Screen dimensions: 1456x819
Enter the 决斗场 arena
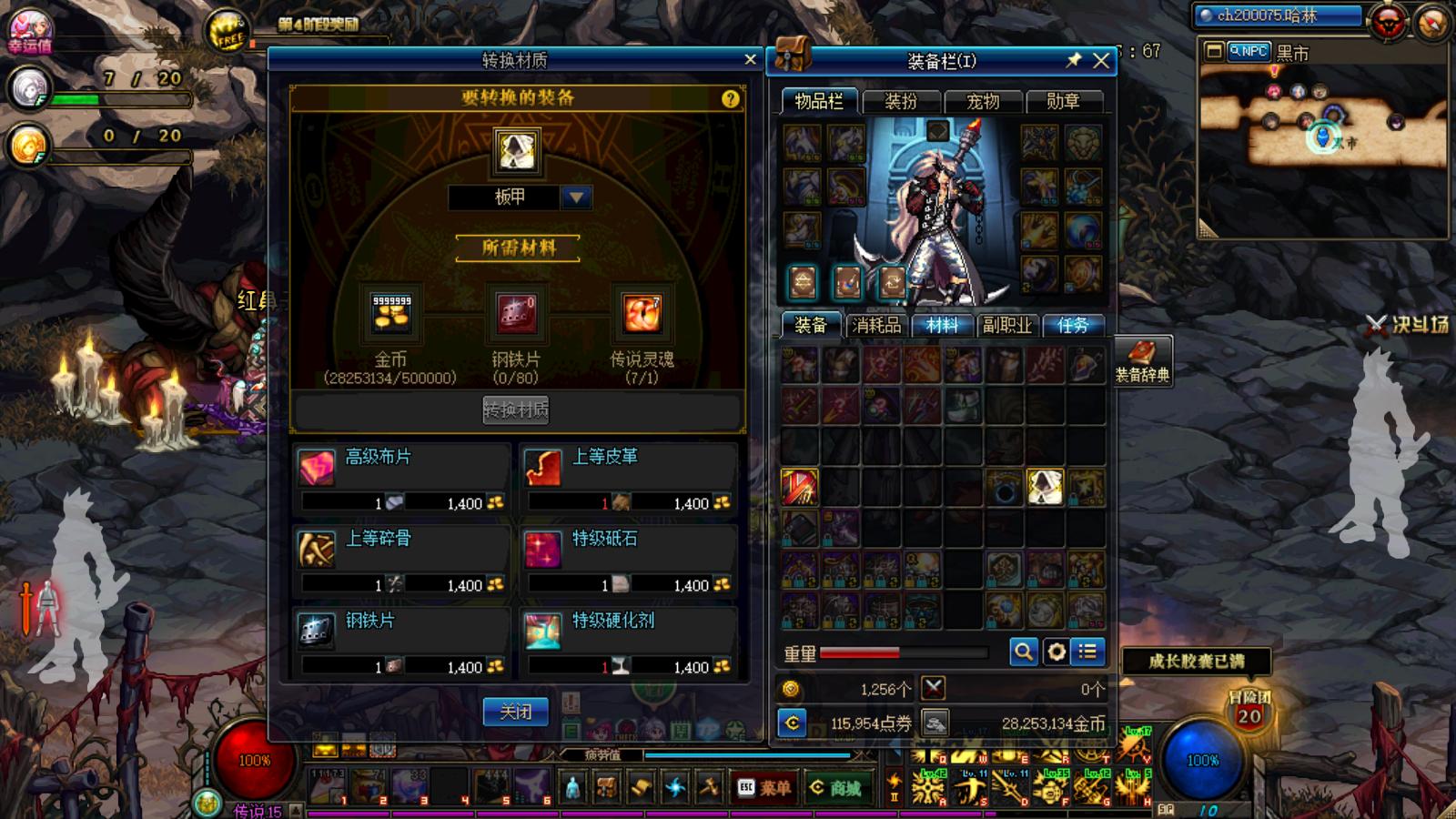tap(1409, 324)
